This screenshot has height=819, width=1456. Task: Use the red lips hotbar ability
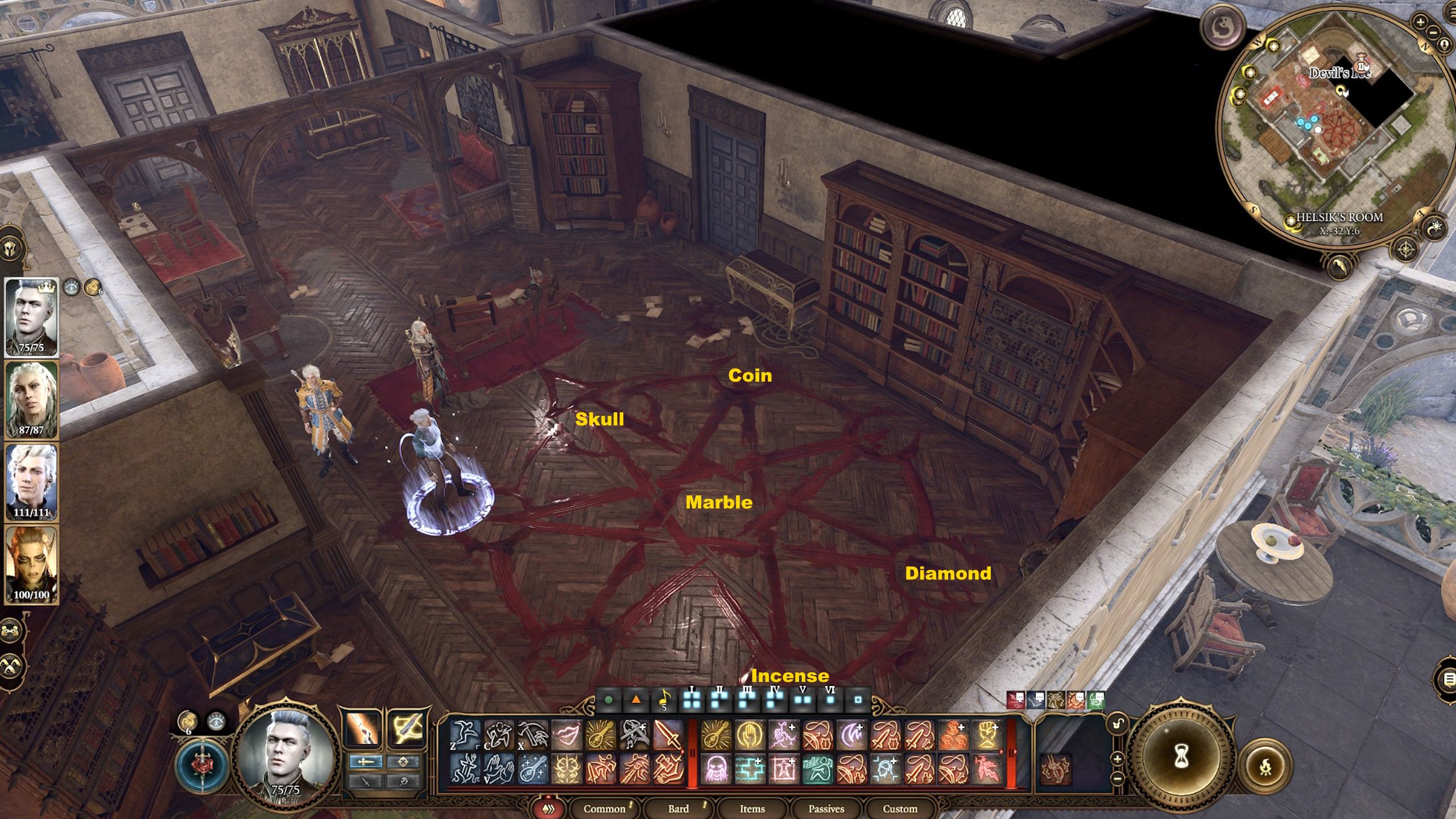pyautogui.click(x=566, y=734)
